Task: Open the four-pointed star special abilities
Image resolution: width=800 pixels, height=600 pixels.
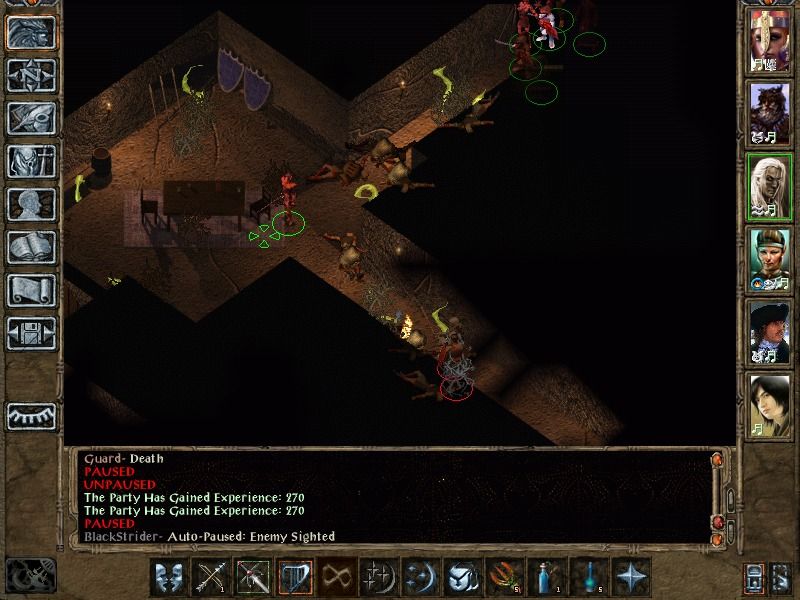Action: pos(632,577)
